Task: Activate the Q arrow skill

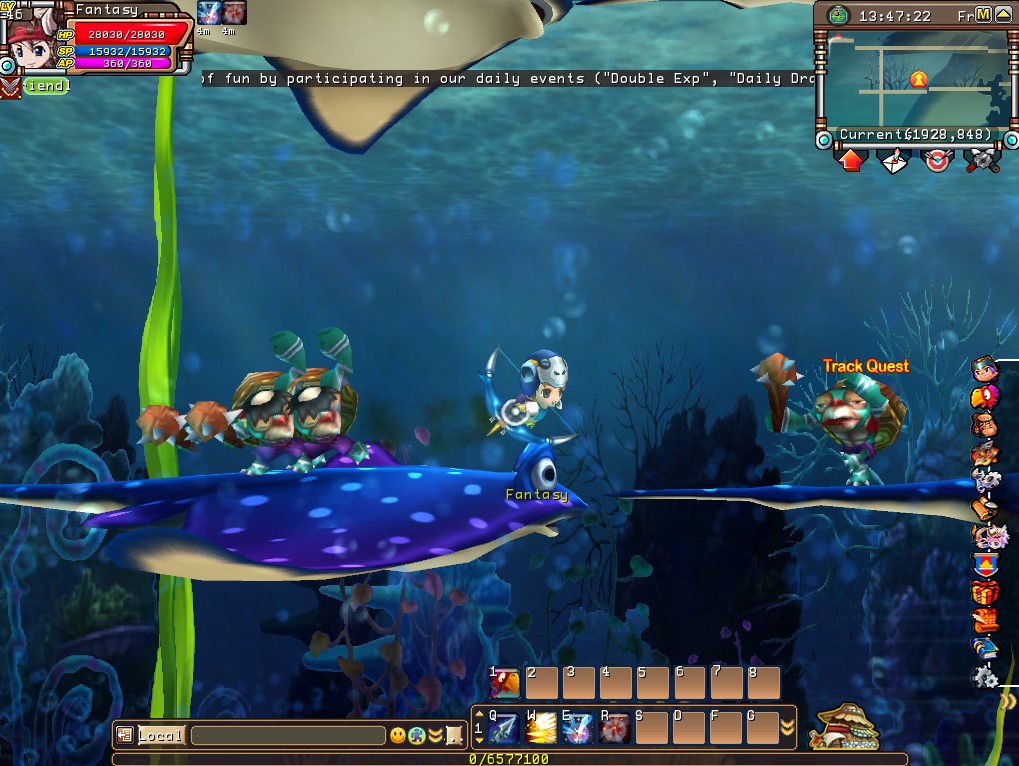Action: 504,726
